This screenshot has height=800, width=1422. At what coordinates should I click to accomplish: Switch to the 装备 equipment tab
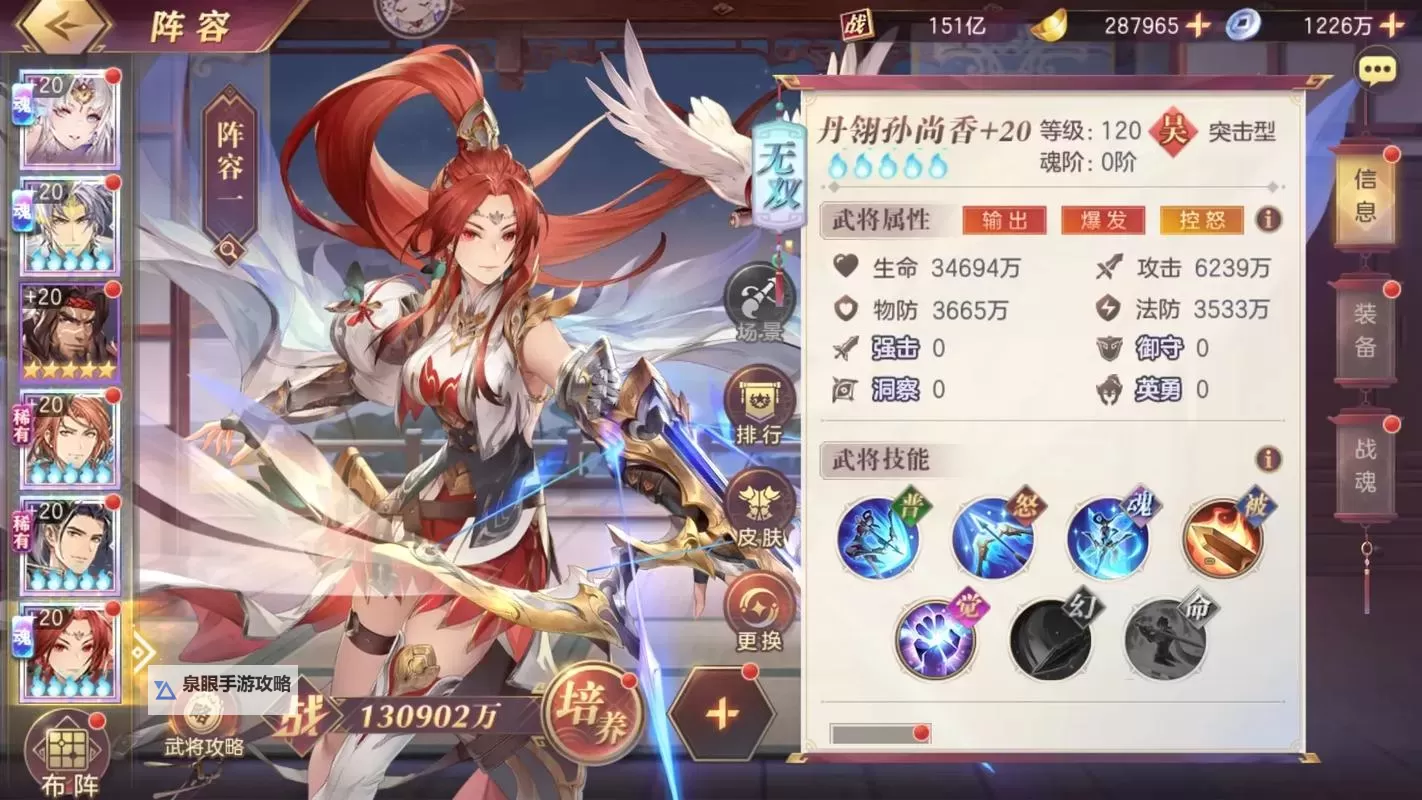tap(1366, 330)
